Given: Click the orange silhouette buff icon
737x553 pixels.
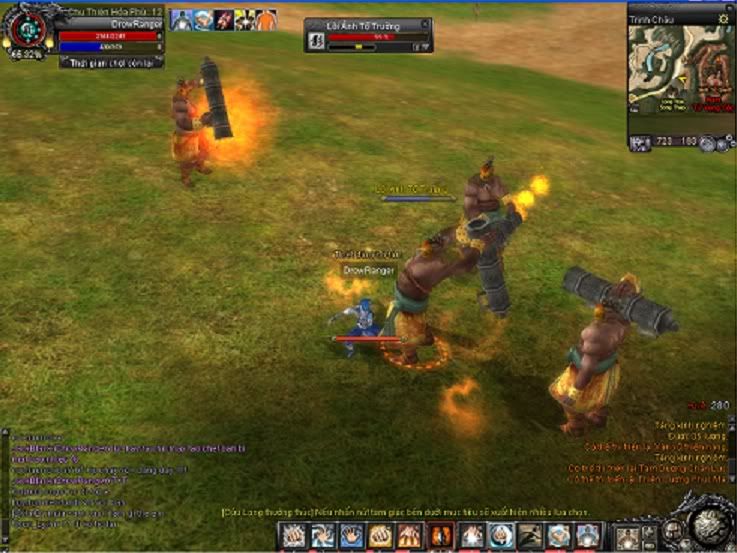Looking at the screenshot, I should point(265,20).
